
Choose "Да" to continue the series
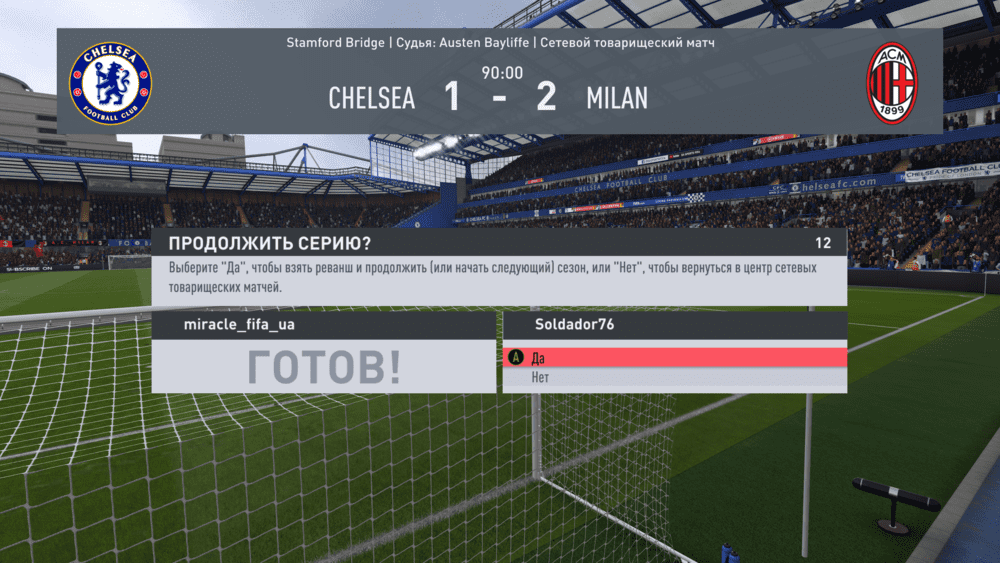674,357
